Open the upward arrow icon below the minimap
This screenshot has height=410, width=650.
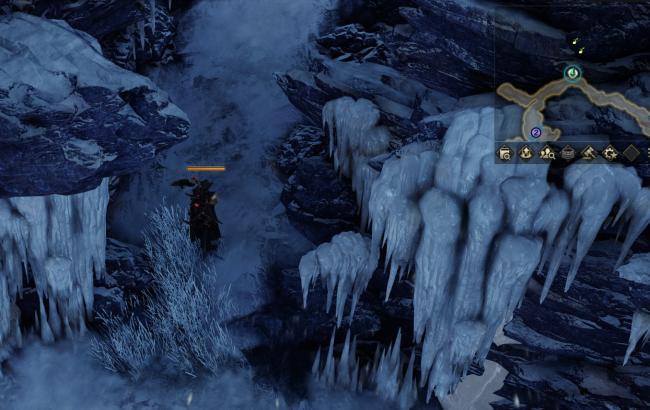[x=526, y=153]
